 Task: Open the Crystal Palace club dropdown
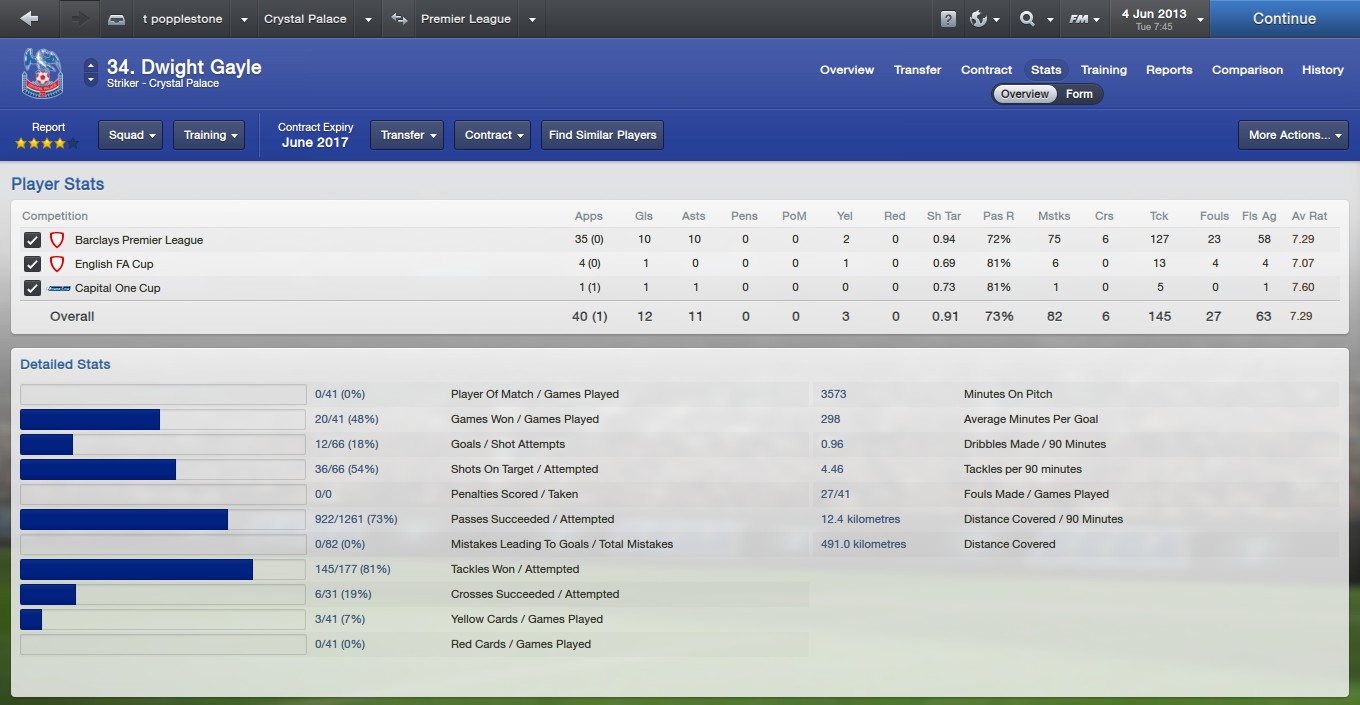(x=368, y=19)
